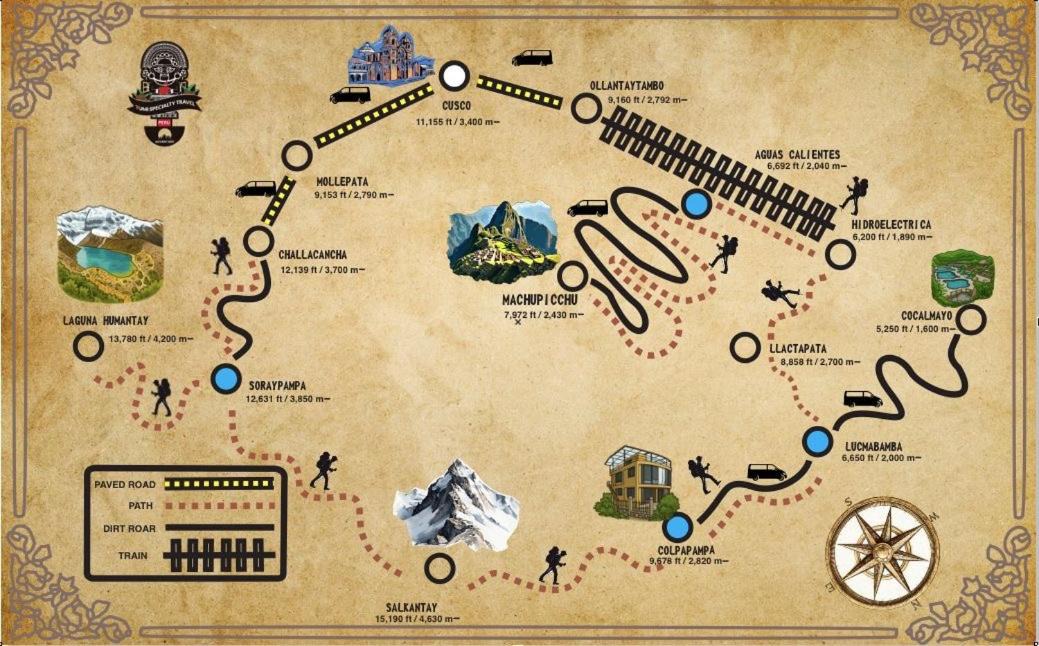Click the Soraypampa blue marker
The height and width of the screenshot is (646, 1039).
227,380
